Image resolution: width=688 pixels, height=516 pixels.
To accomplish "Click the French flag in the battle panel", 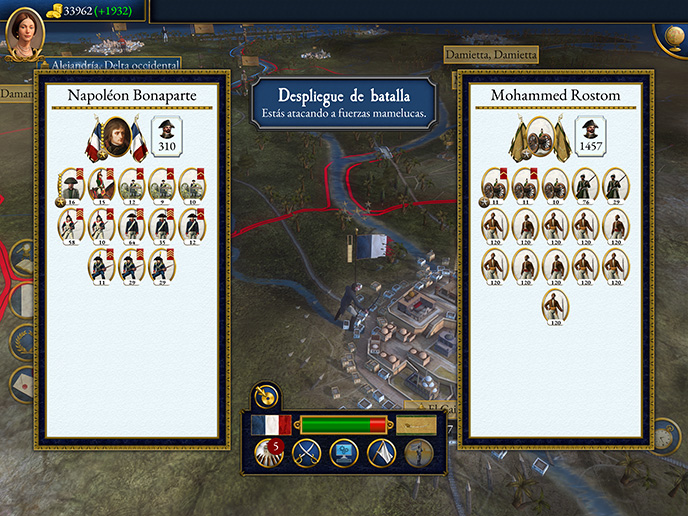I will (x=270, y=425).
